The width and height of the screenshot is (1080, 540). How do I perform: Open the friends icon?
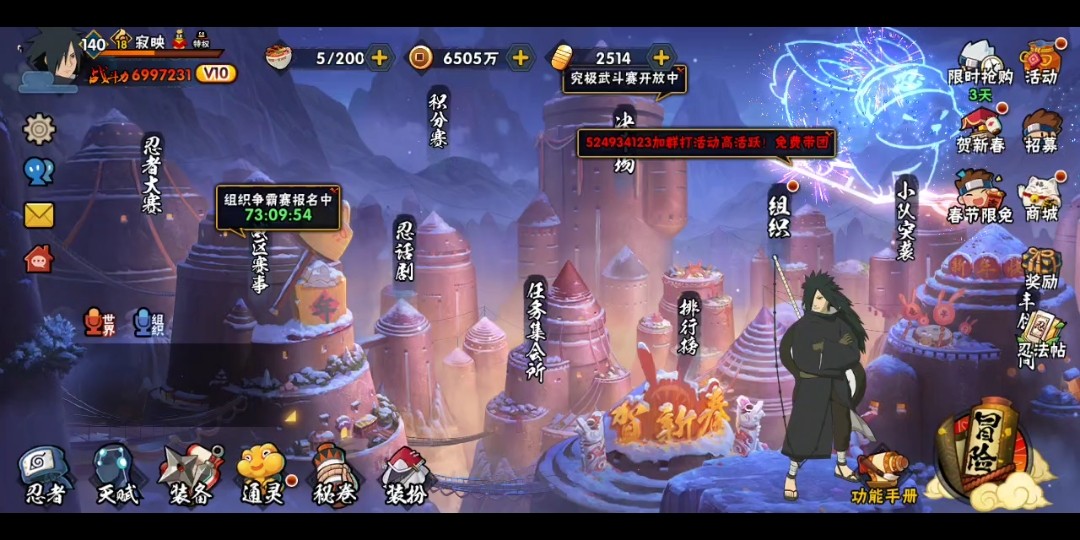39,171
